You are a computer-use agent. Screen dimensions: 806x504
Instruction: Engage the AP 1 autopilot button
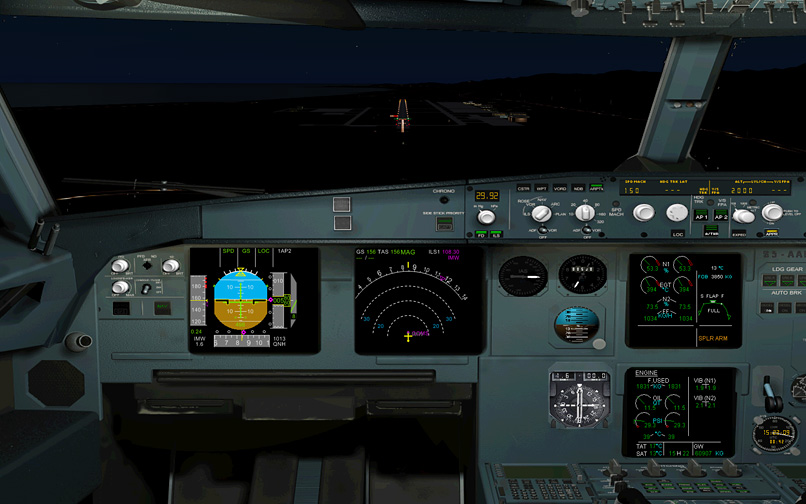point(701,216)
